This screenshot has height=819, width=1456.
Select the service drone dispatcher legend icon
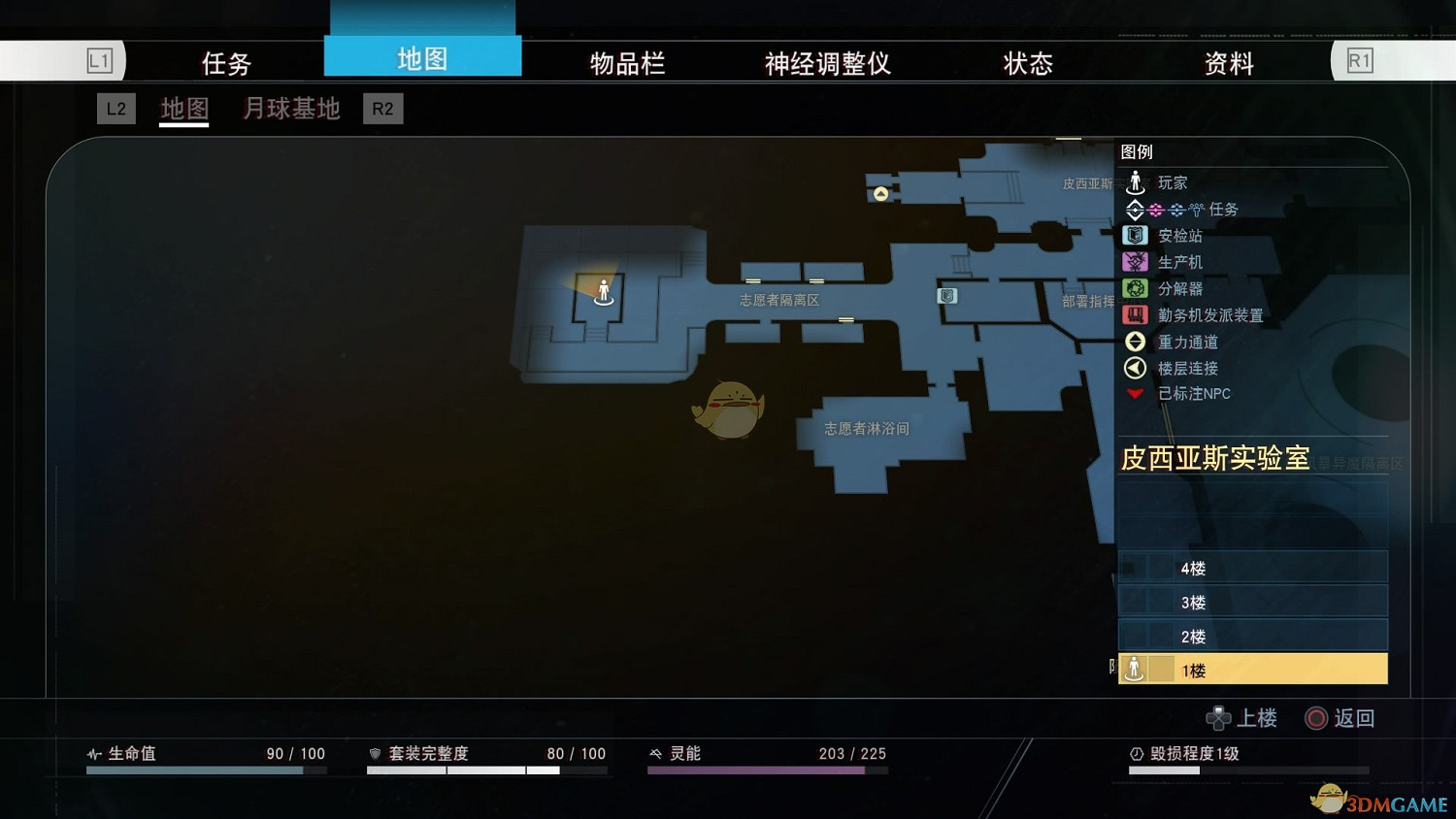coord(1135,314)
